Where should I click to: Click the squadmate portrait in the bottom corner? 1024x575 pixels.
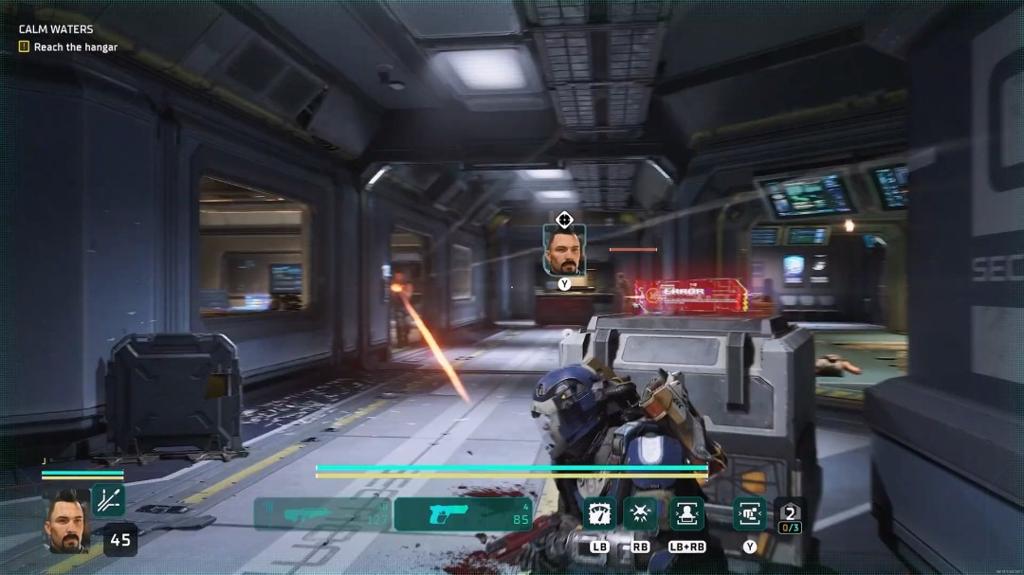tap(67, 518)
